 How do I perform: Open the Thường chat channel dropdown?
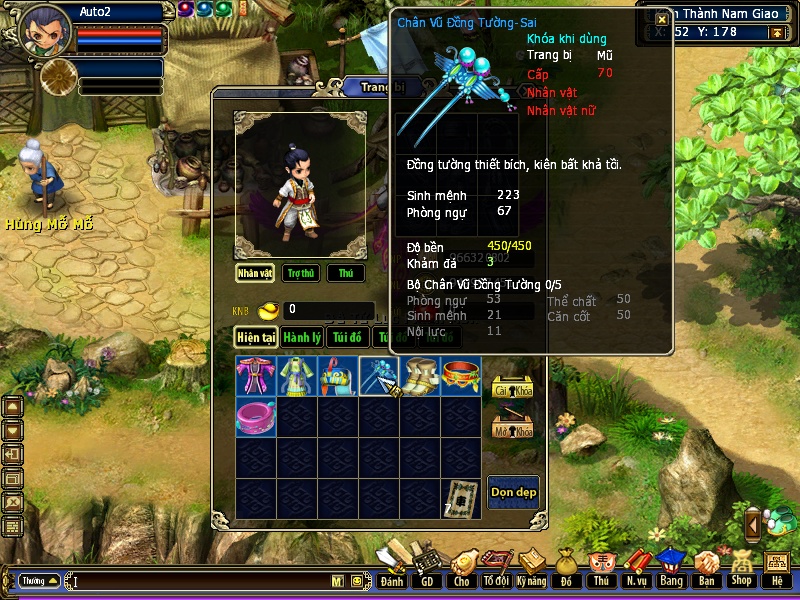39,581
